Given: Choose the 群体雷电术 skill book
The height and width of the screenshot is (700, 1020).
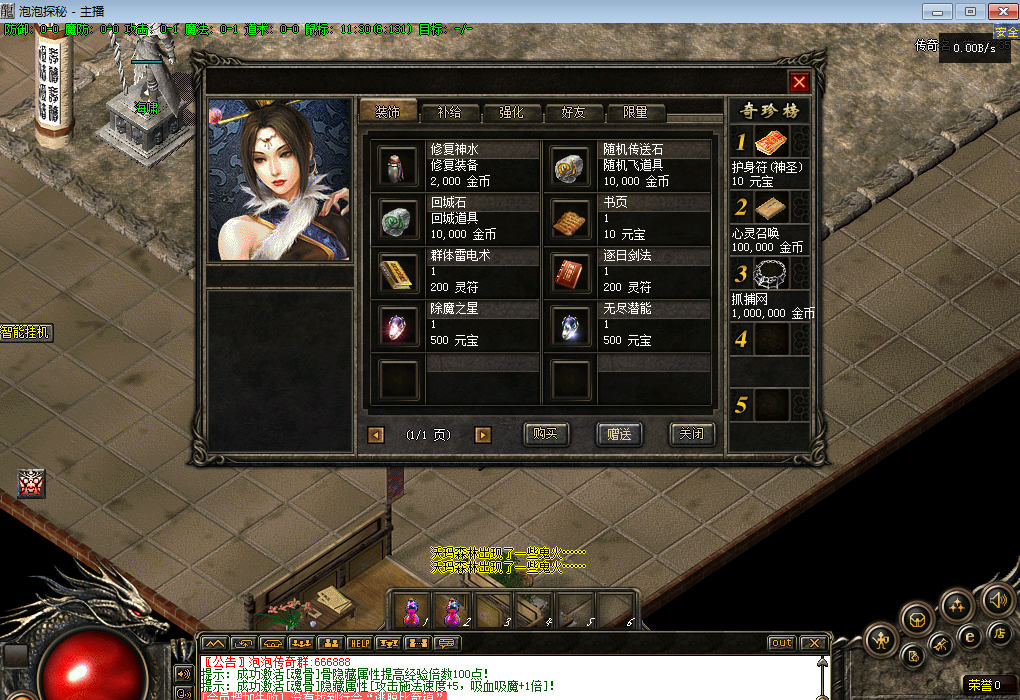Looking at the screenshot, I should (x=397, y=272).
